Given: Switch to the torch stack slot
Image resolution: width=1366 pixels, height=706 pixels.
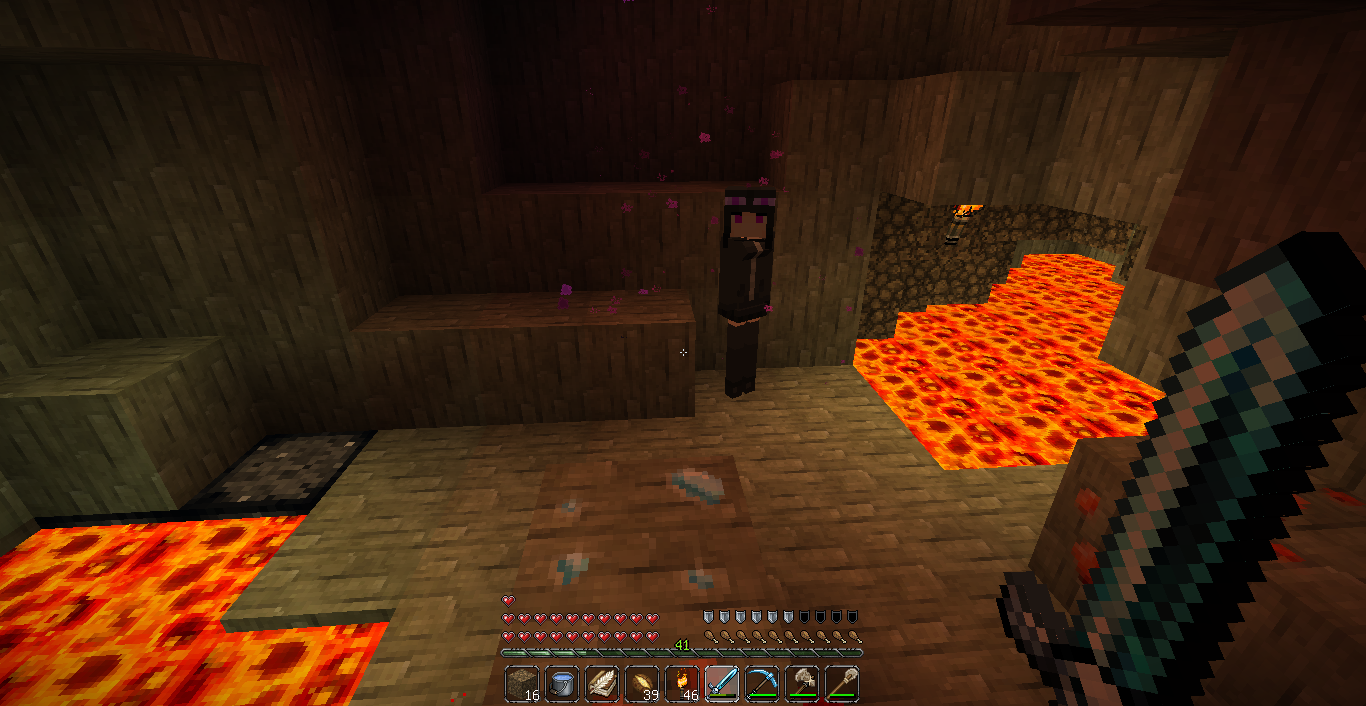Looking at the screenshot, I should [682, 684].
